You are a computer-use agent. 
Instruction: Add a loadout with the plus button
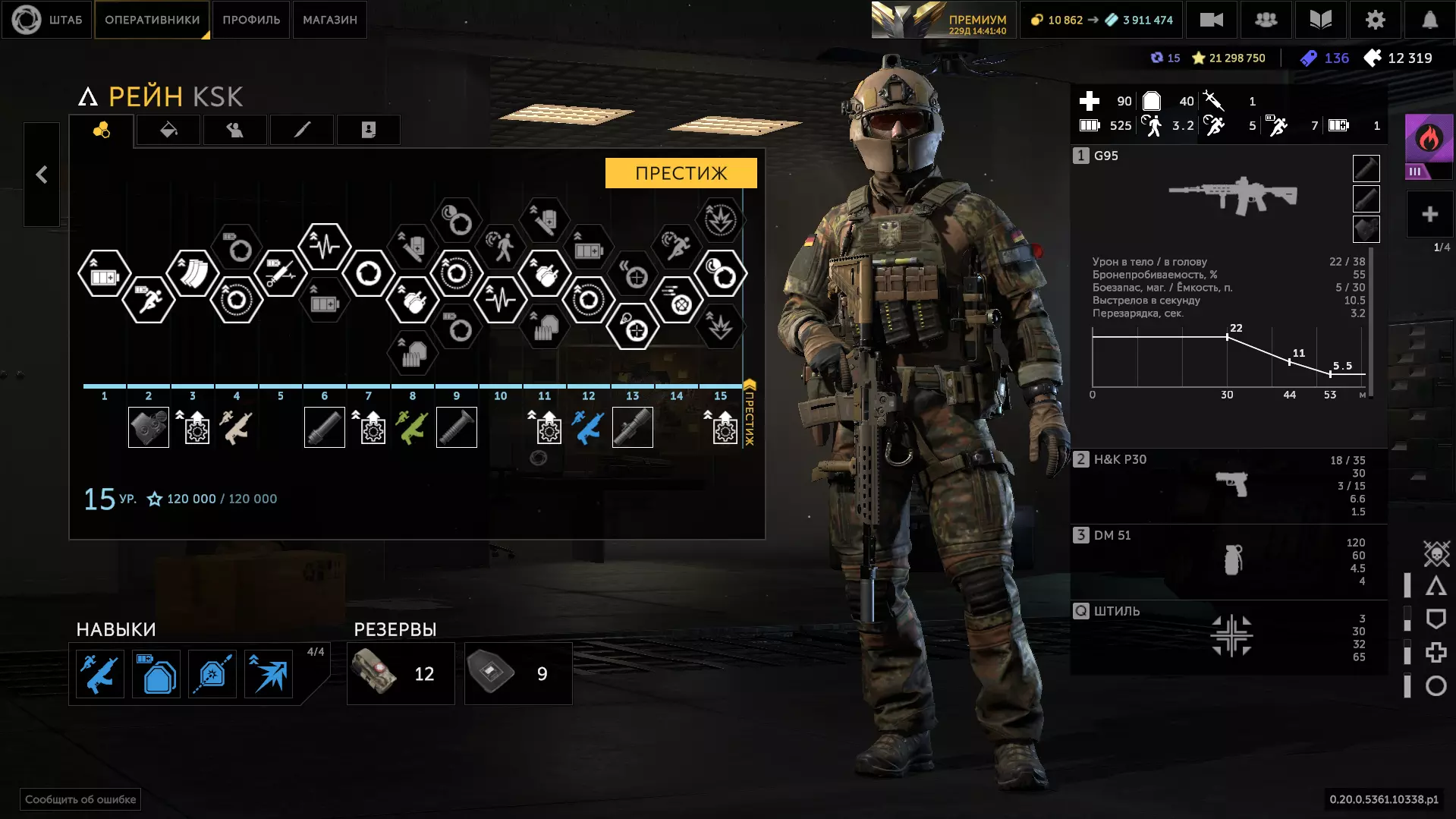(1429, 215)
